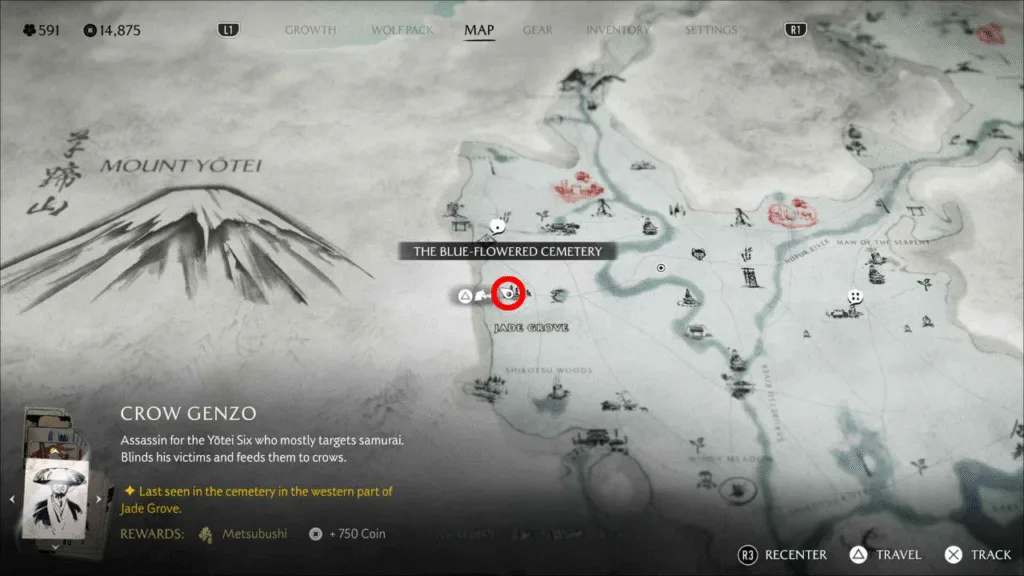Go to the Gear tab
Screen dimensions: 1024x576
tap(537, 30)
